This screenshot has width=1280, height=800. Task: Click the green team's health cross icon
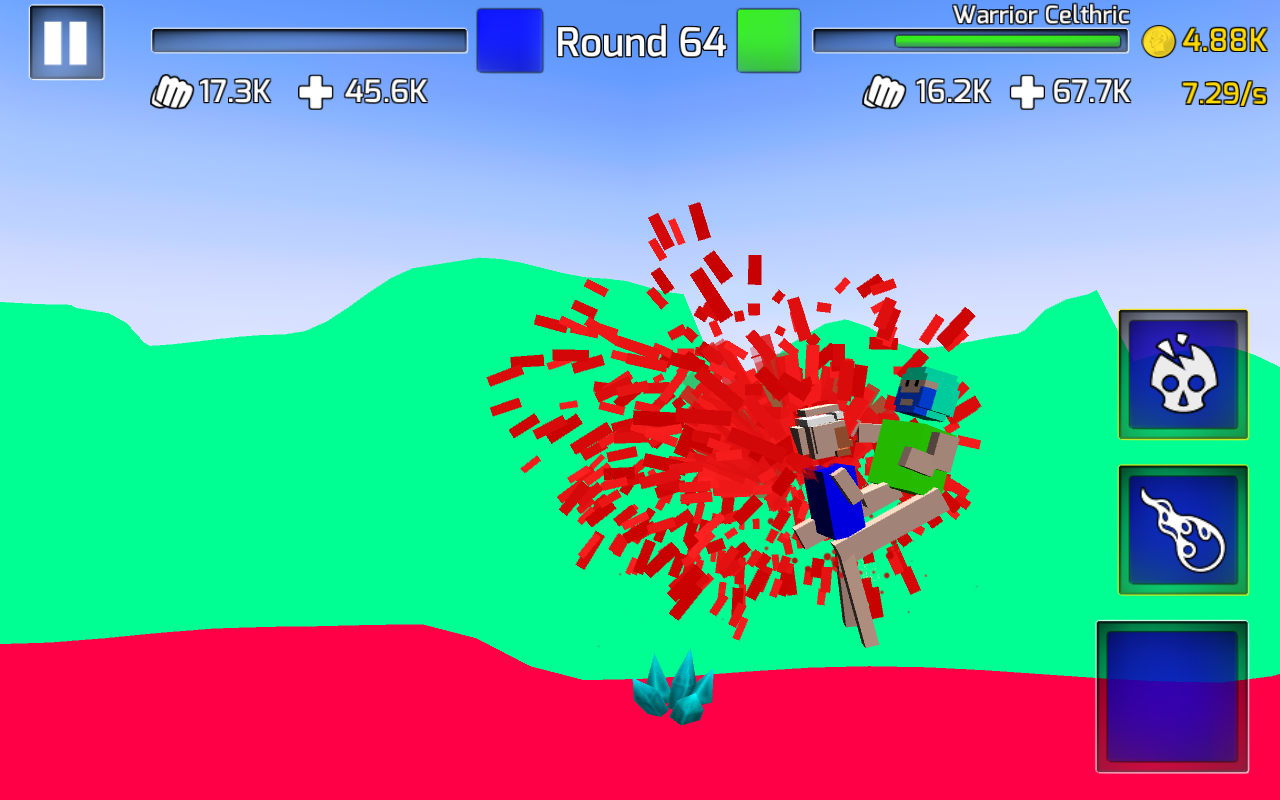click(x=1027, y=91)
